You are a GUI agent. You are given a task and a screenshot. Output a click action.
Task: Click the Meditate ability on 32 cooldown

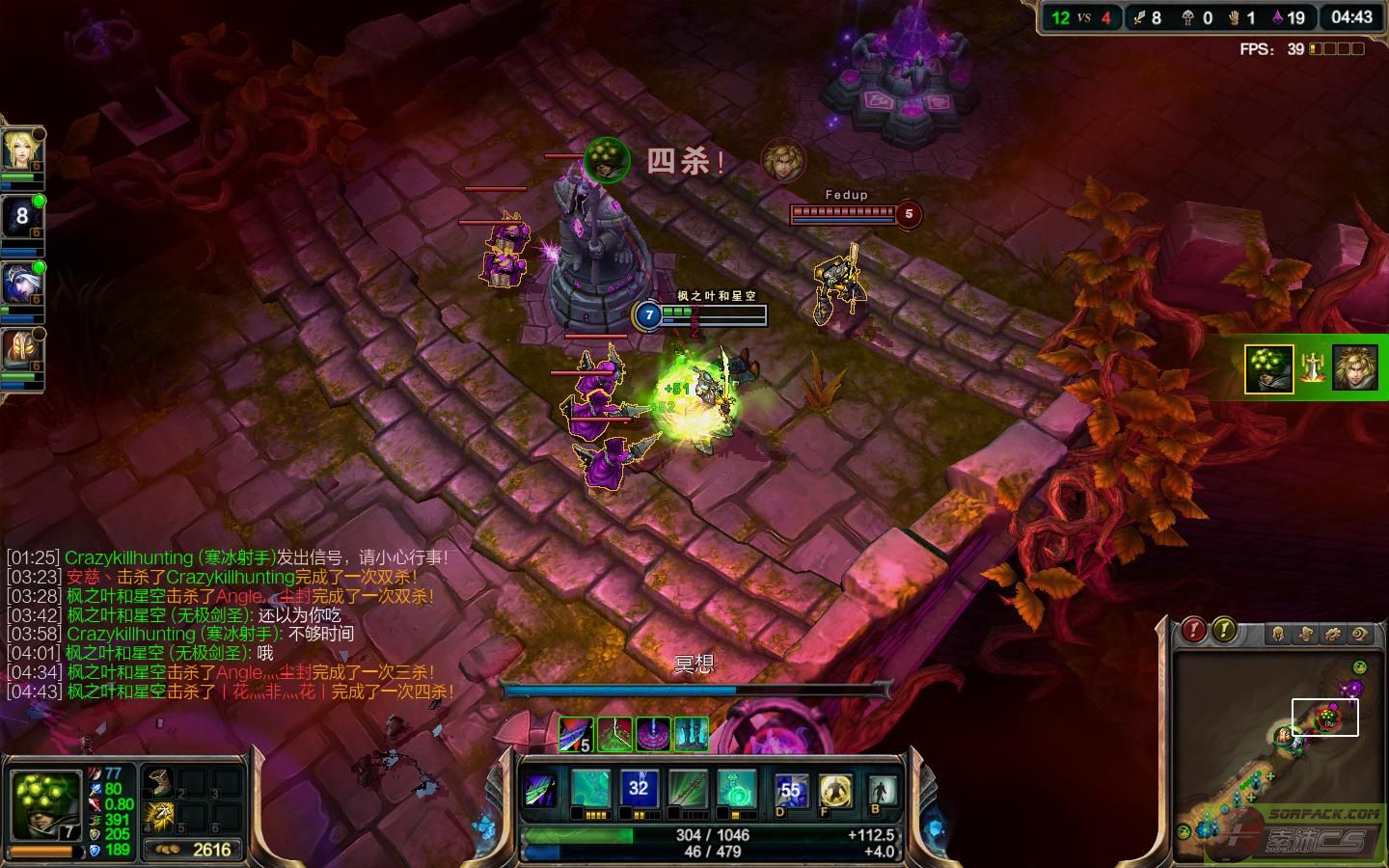click(x=639, y=790)
